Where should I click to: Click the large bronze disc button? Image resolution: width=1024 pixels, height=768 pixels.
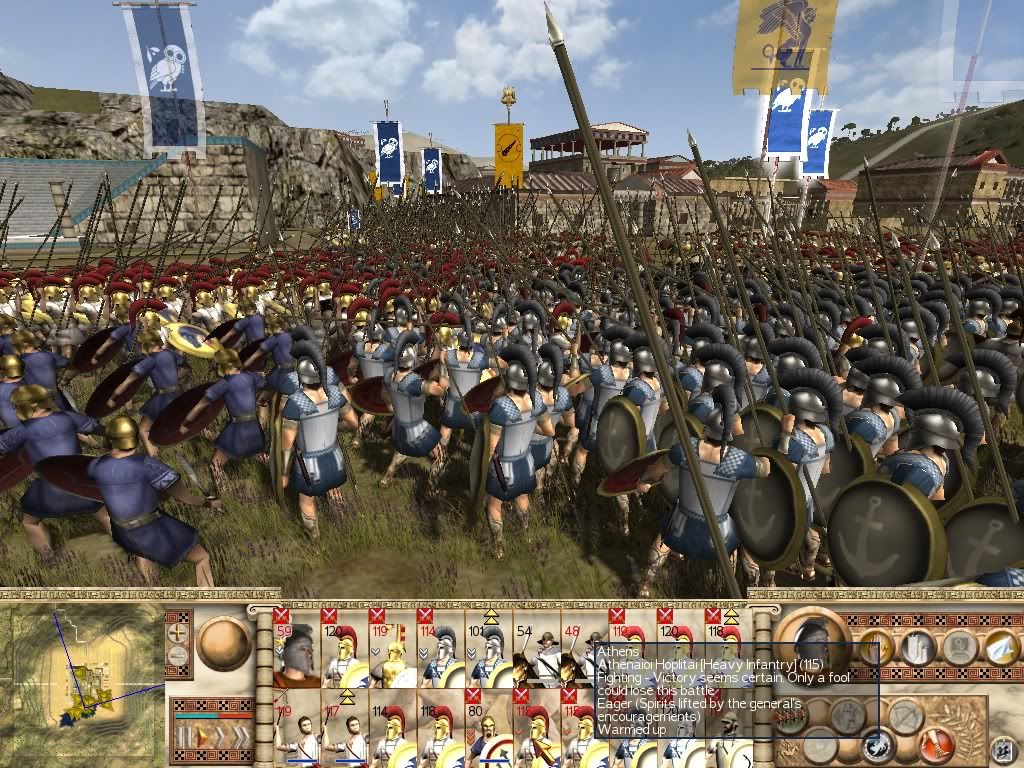(x=223, y=642)
